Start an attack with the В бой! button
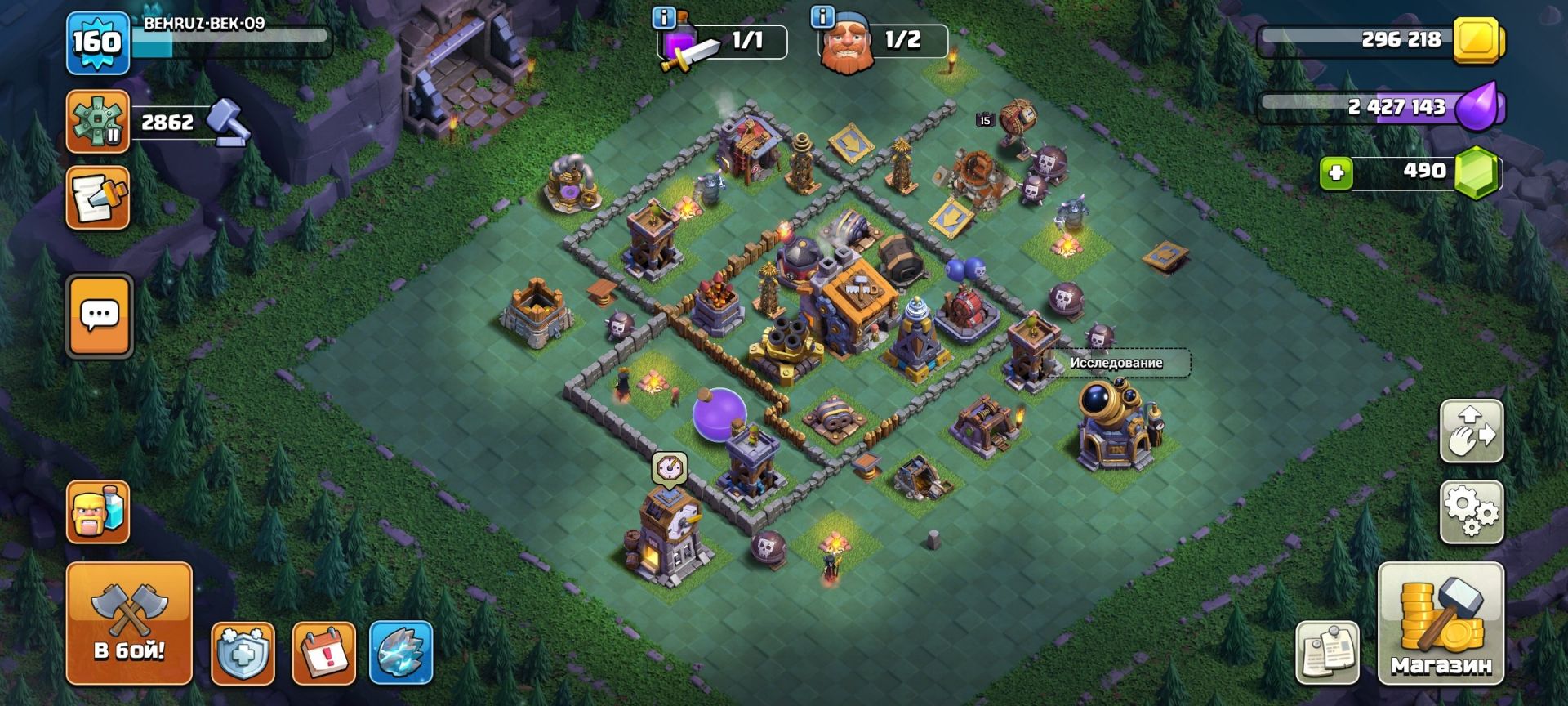1568x706 pixels. 129,623
